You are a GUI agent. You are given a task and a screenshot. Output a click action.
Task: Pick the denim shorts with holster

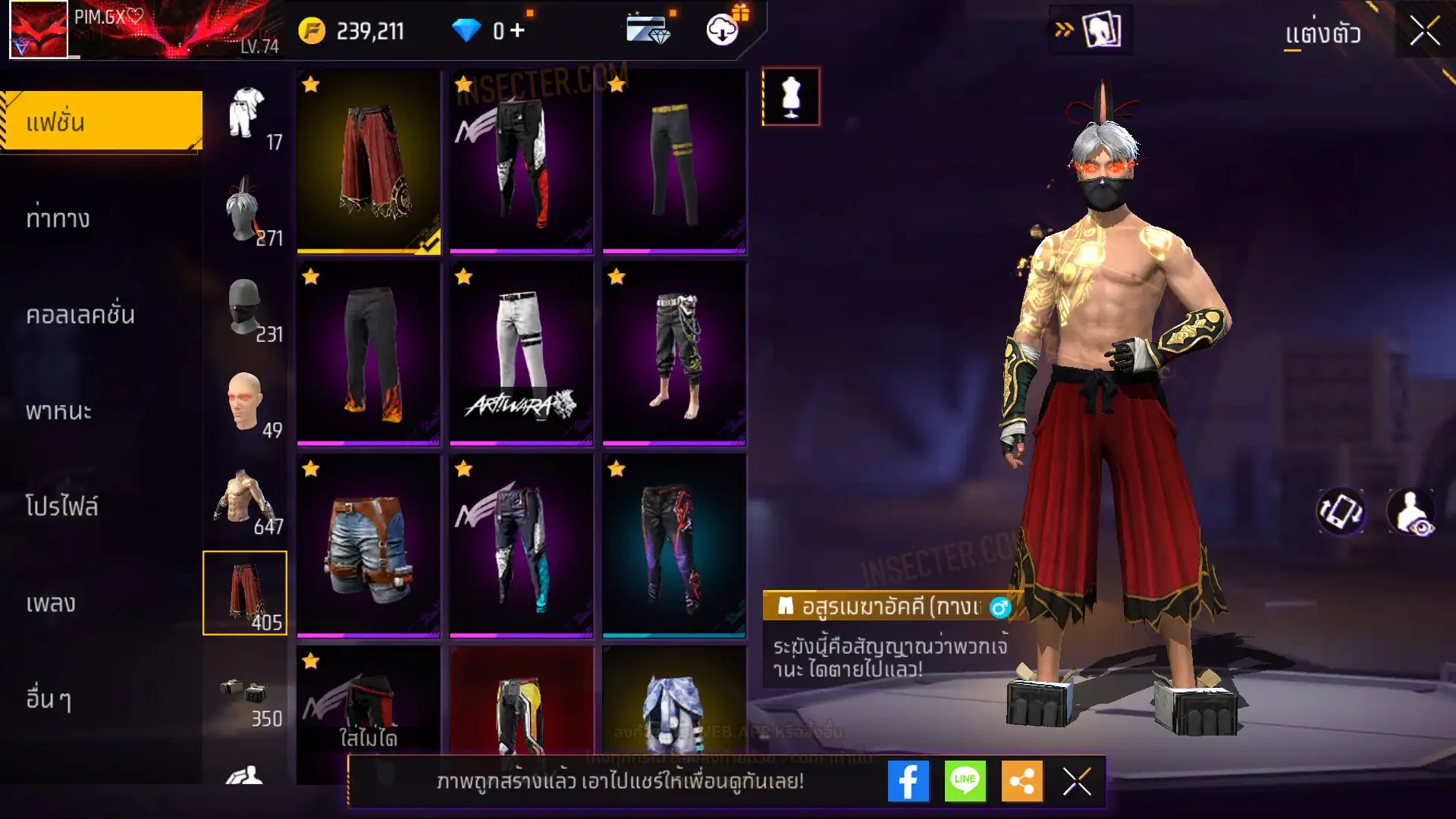[x=369, y=545]
